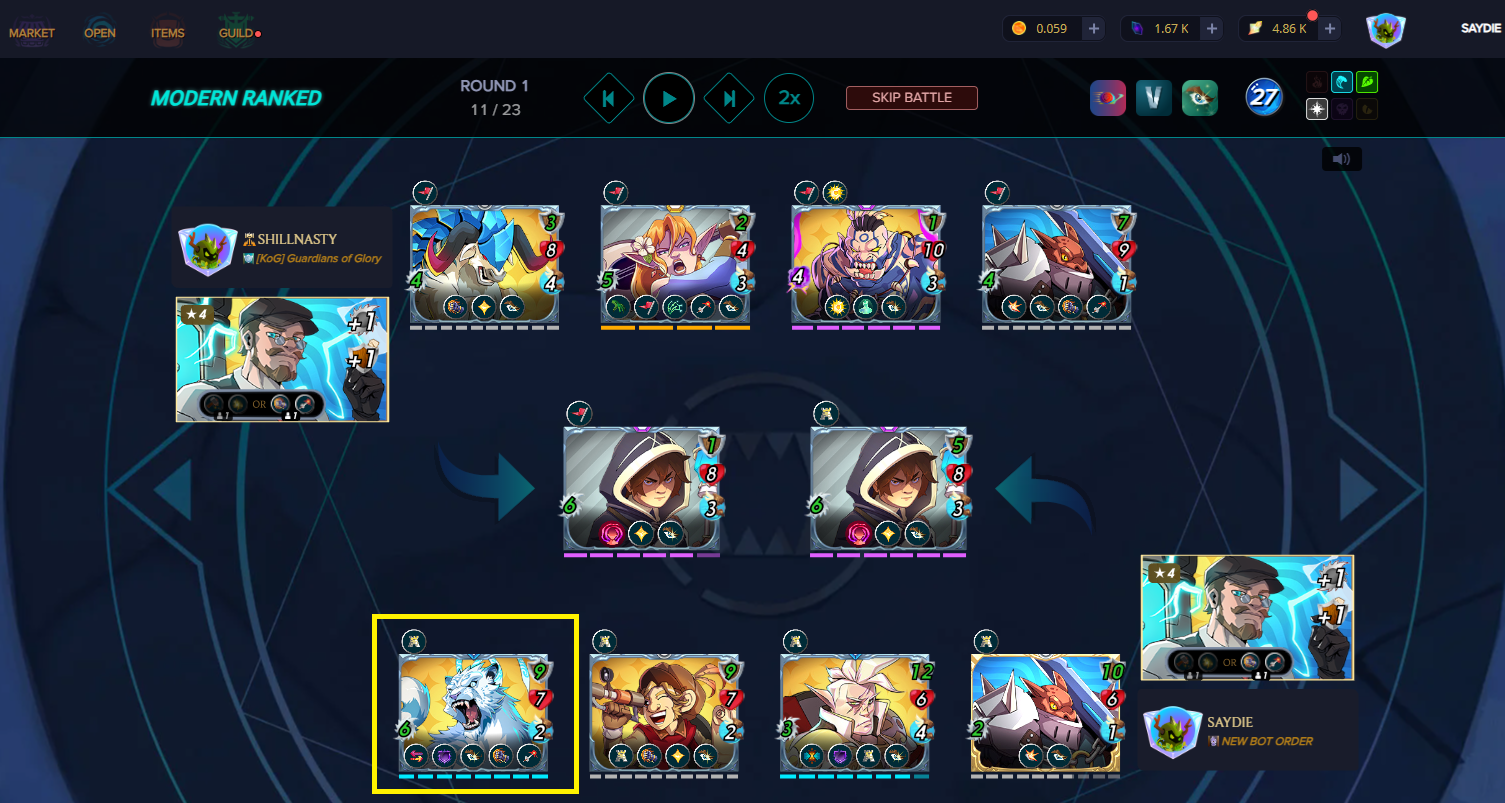1505x803 pixels.
Task: Go to the Open packs menu
Action: 100,33
